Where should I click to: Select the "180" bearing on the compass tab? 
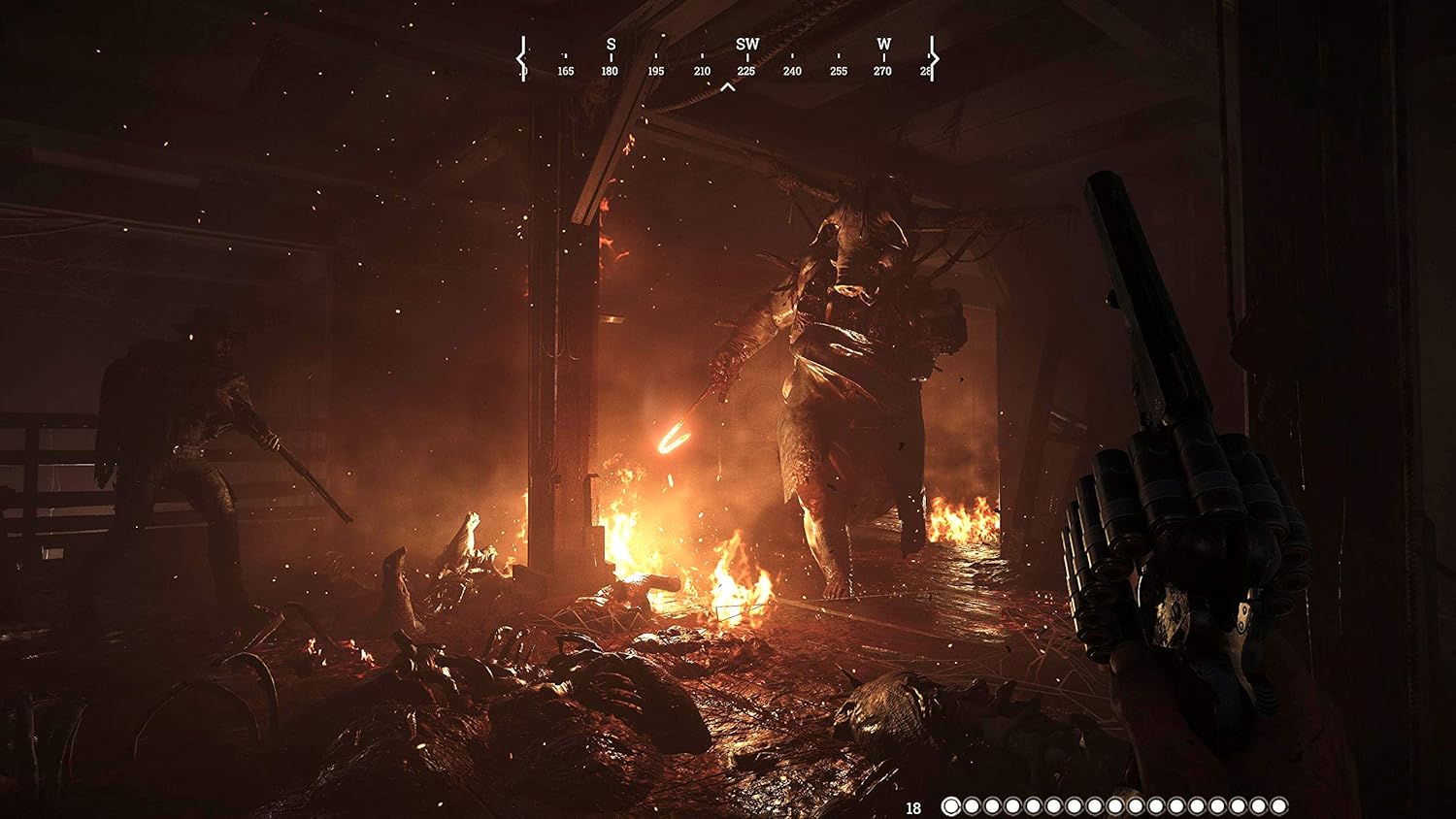click(x=611, y=70)
